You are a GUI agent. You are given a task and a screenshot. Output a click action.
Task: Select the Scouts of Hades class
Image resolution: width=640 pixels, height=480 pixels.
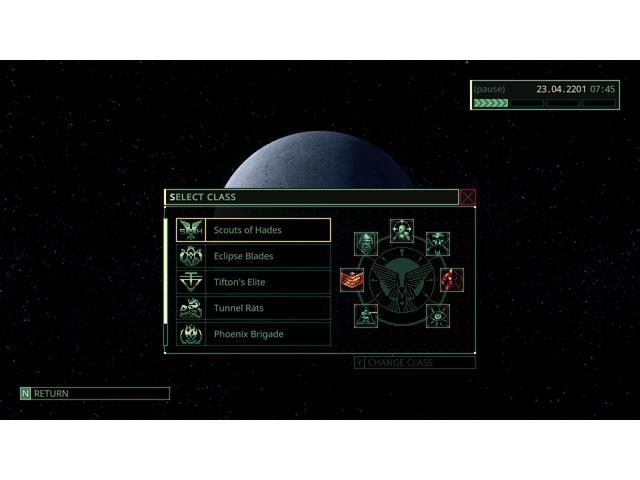(253, 230)
